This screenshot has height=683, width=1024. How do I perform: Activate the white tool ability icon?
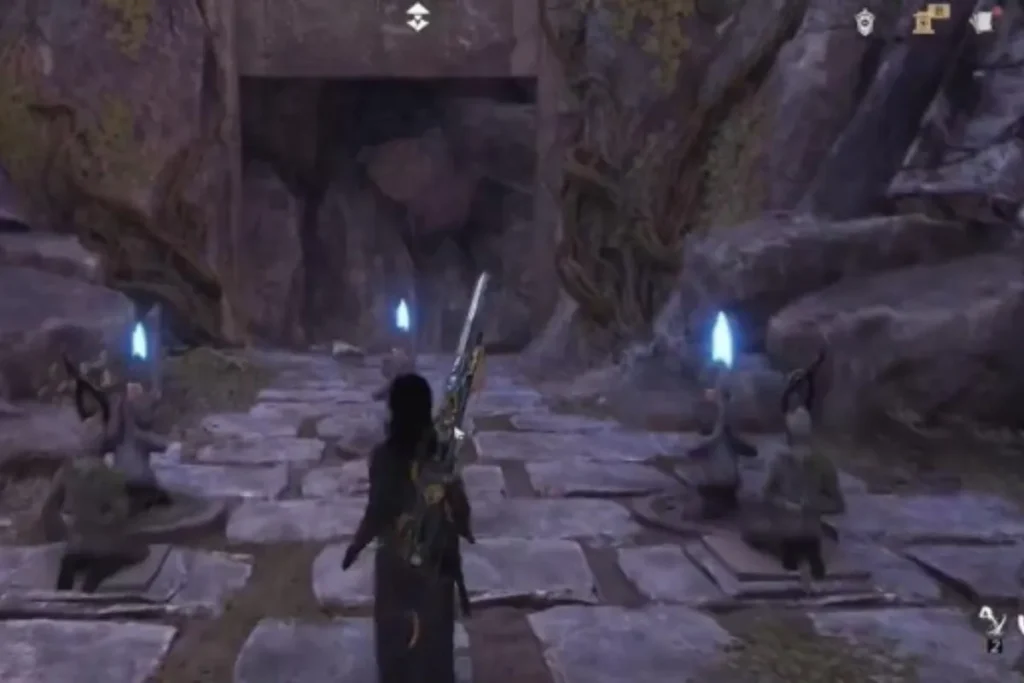pyautogui.click(x=993, y=622)
